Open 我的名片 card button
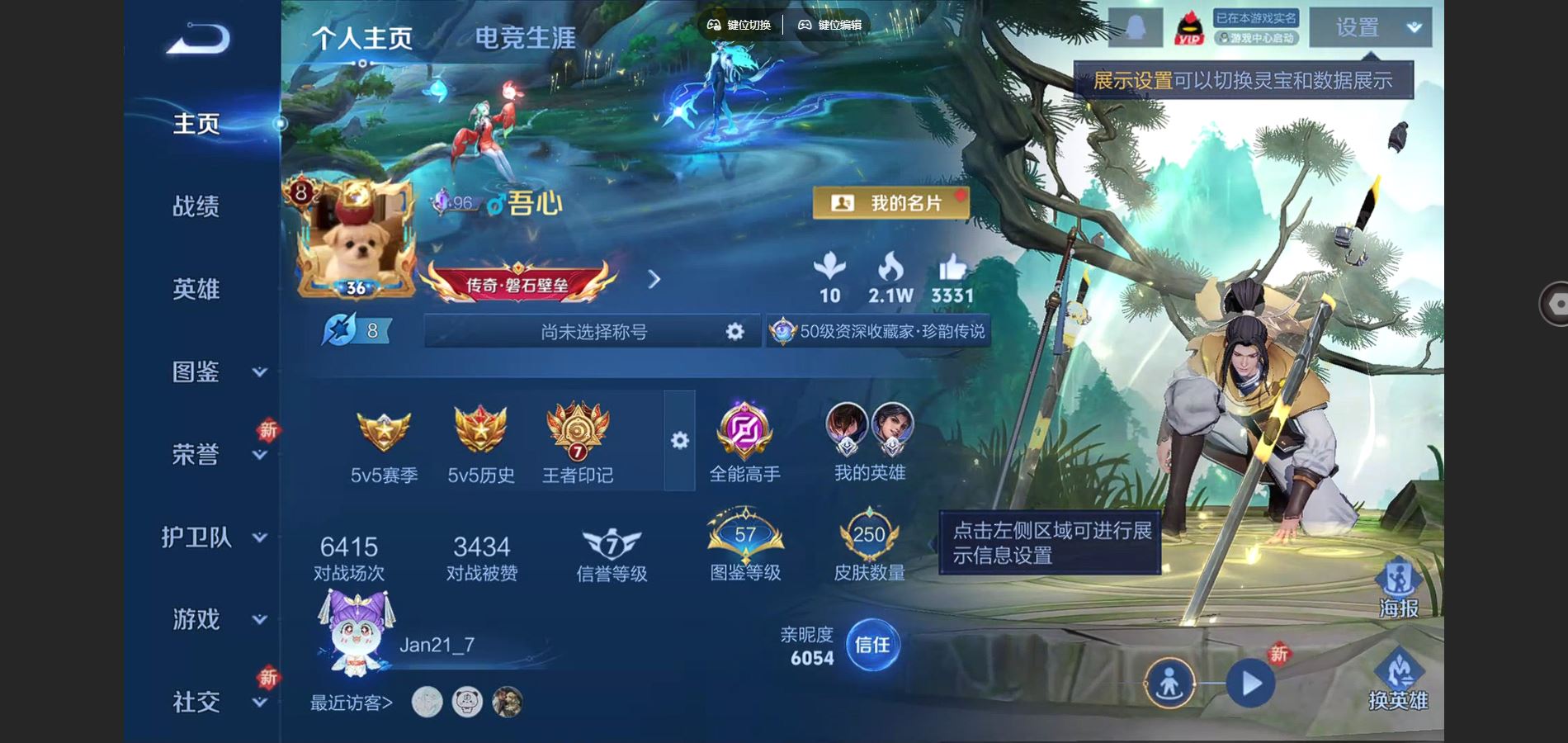Image resolution: width=1568 pixels, height=743 pixels. tap(891, 203)
